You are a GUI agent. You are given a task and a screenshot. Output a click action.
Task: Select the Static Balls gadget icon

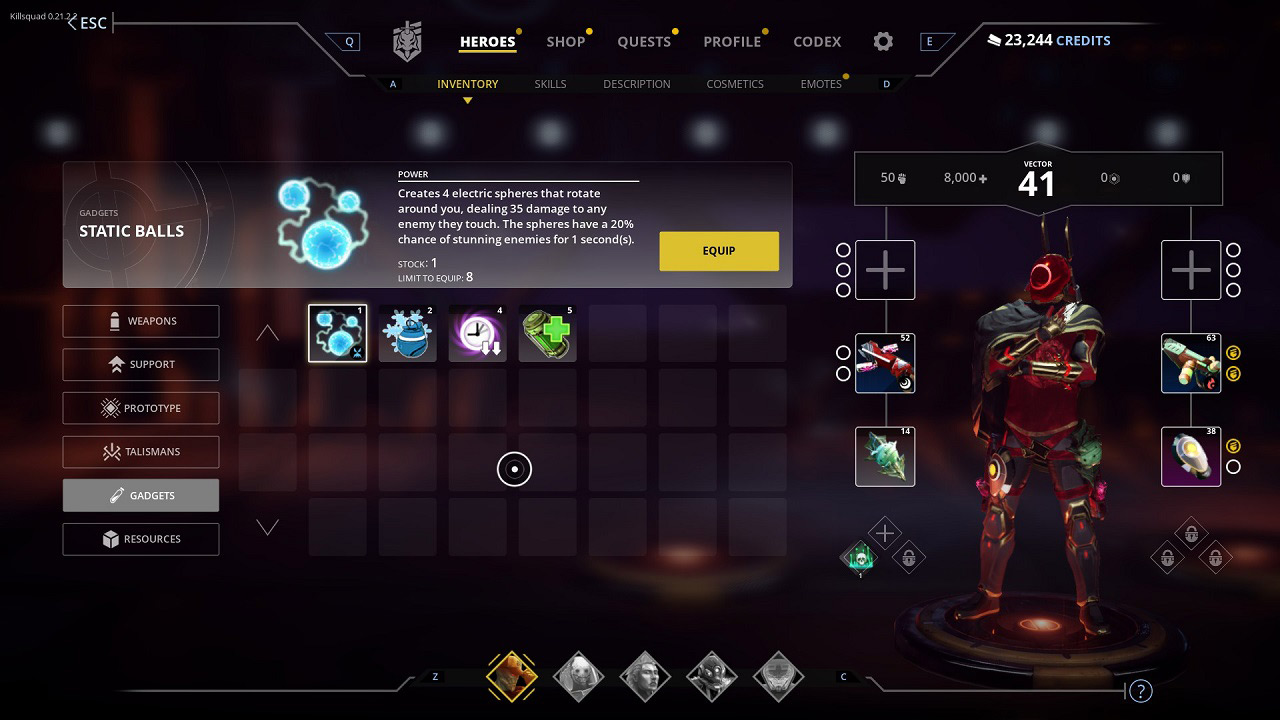pyautogui.click(x=337, y=332)
